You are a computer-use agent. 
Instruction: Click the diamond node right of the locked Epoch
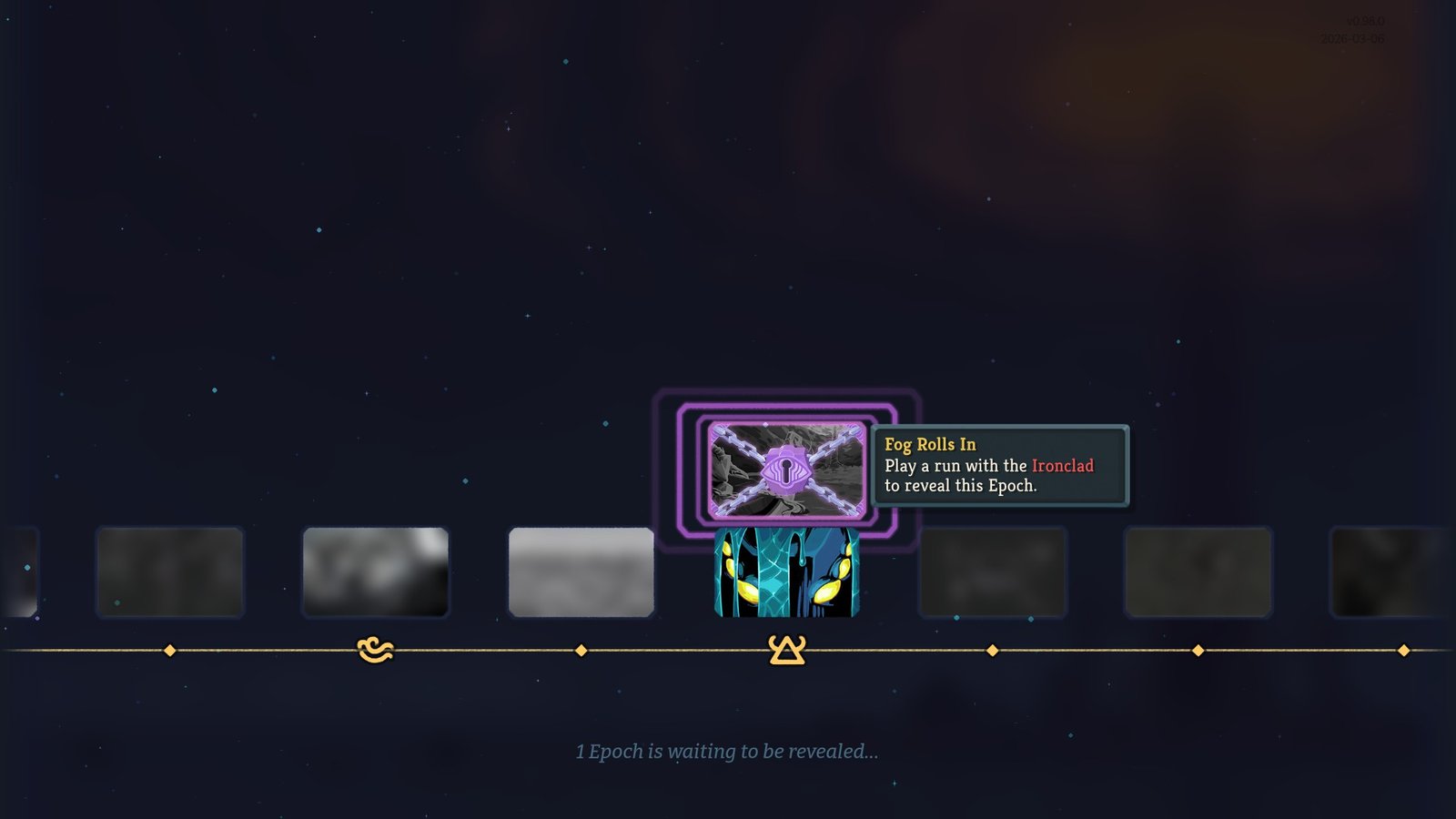point(990,650)
